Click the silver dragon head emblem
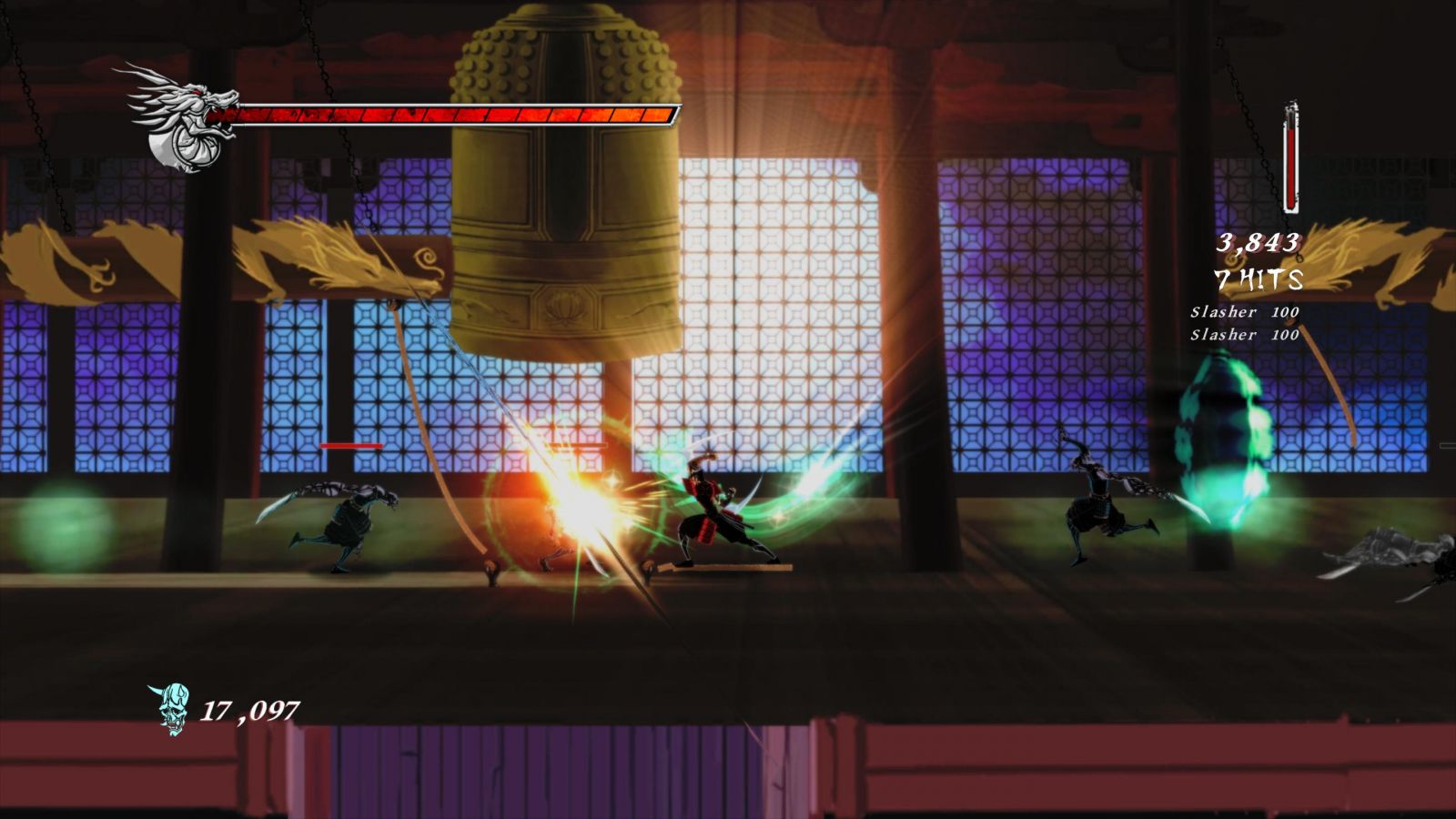This screenshot has height=819, width=1456. click(x=182, y=118)
